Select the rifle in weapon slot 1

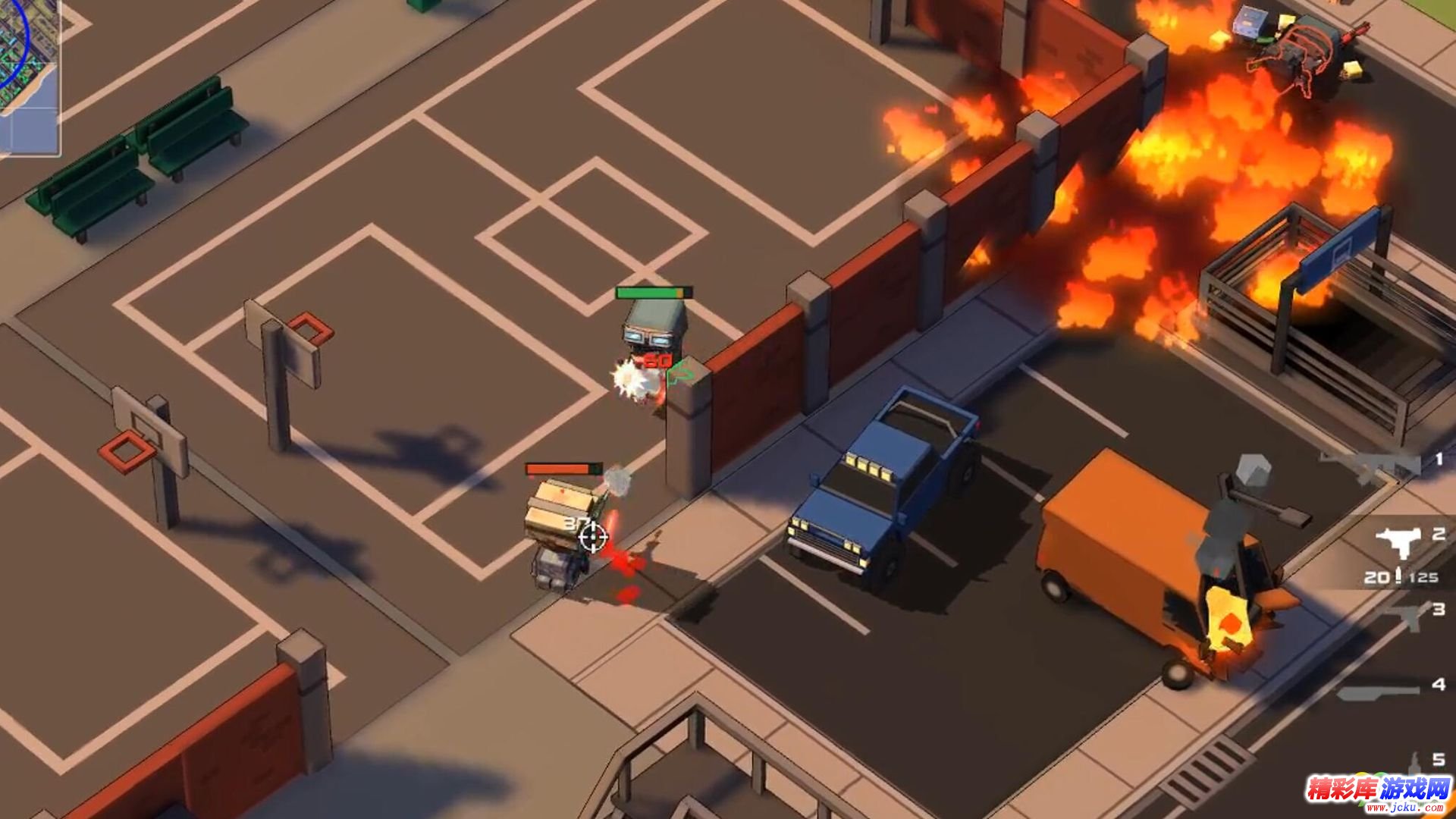coord(1373,465)
